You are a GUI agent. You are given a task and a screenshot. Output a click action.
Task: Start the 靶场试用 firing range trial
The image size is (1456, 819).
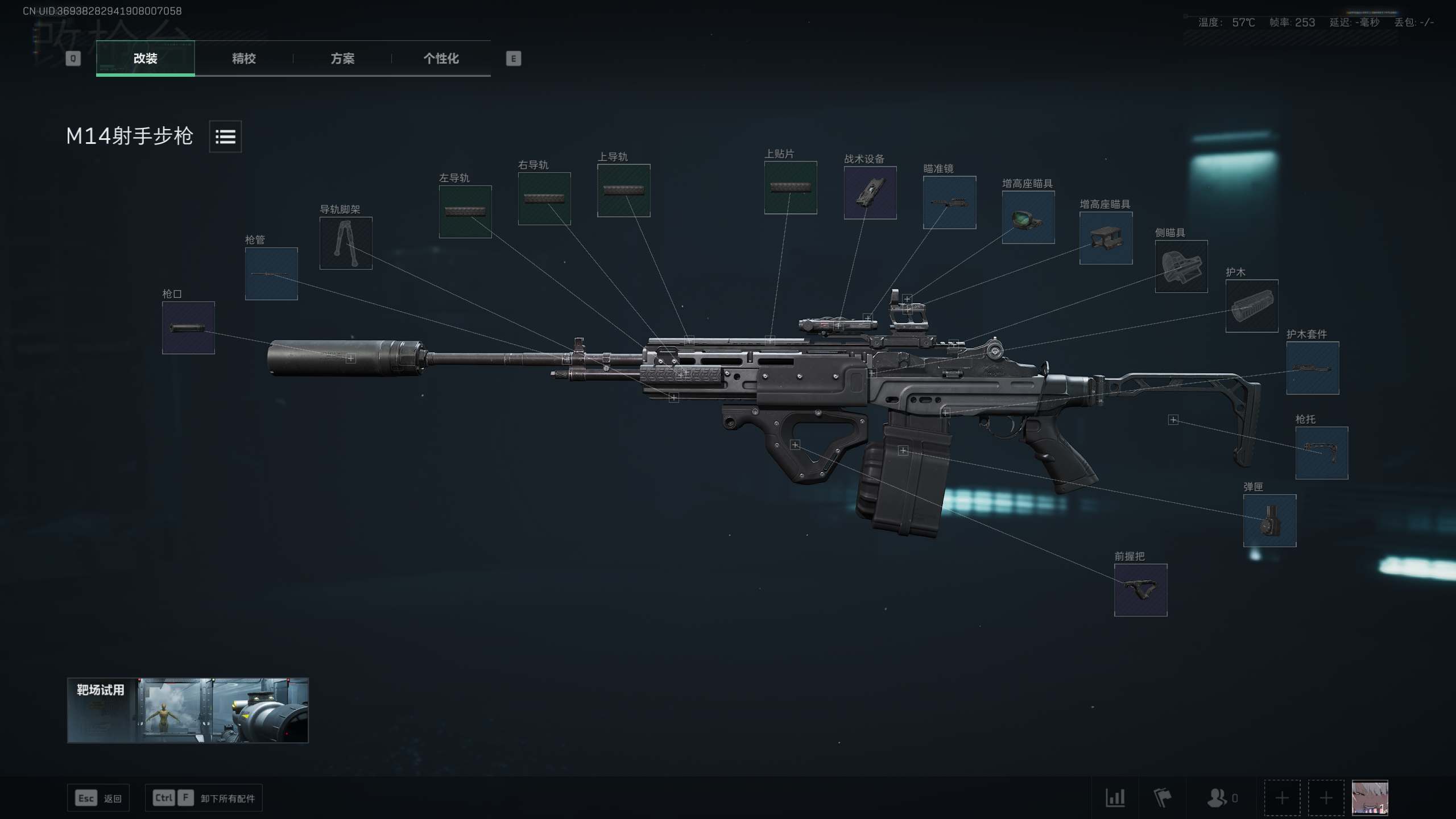tap(188, 710)
